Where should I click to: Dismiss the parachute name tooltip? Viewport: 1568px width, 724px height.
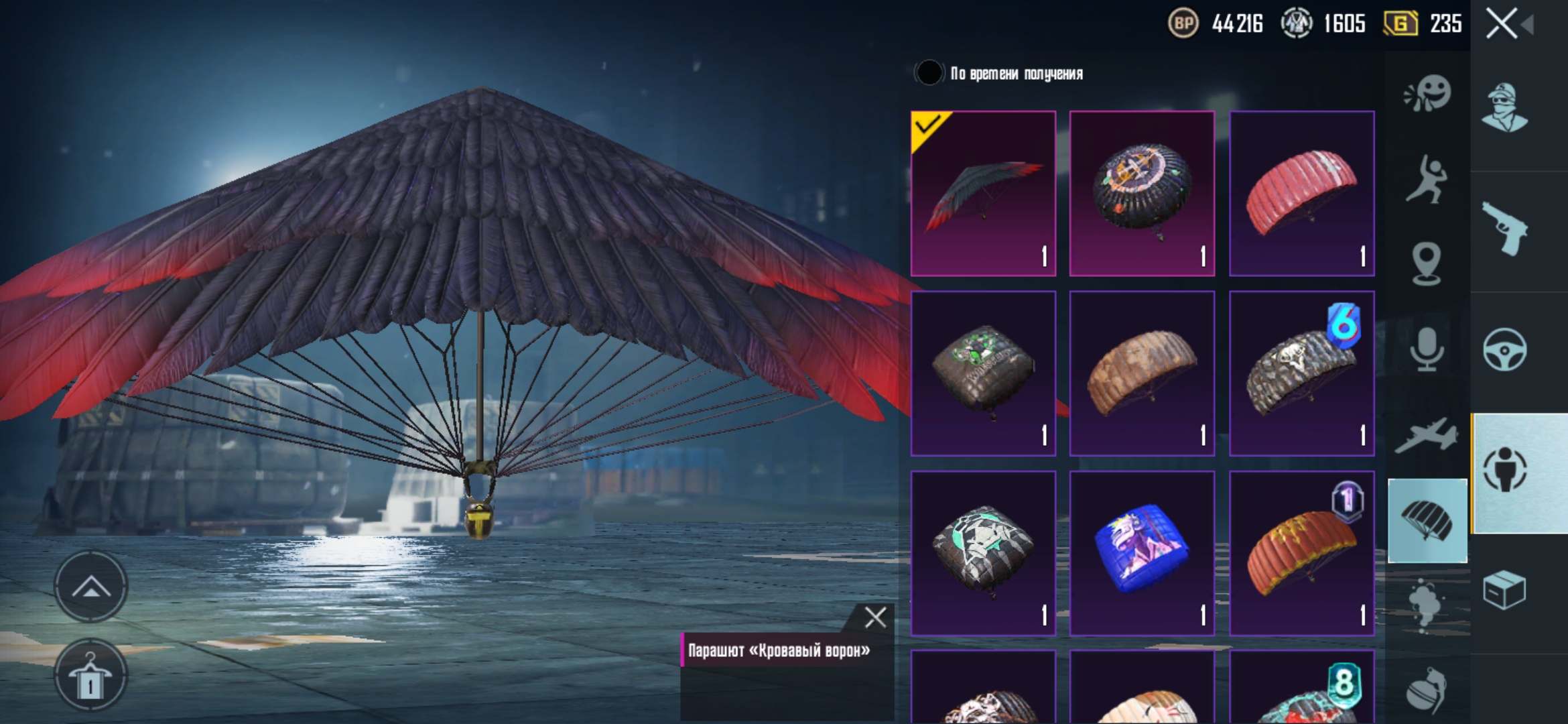click(x=875, y=617)
